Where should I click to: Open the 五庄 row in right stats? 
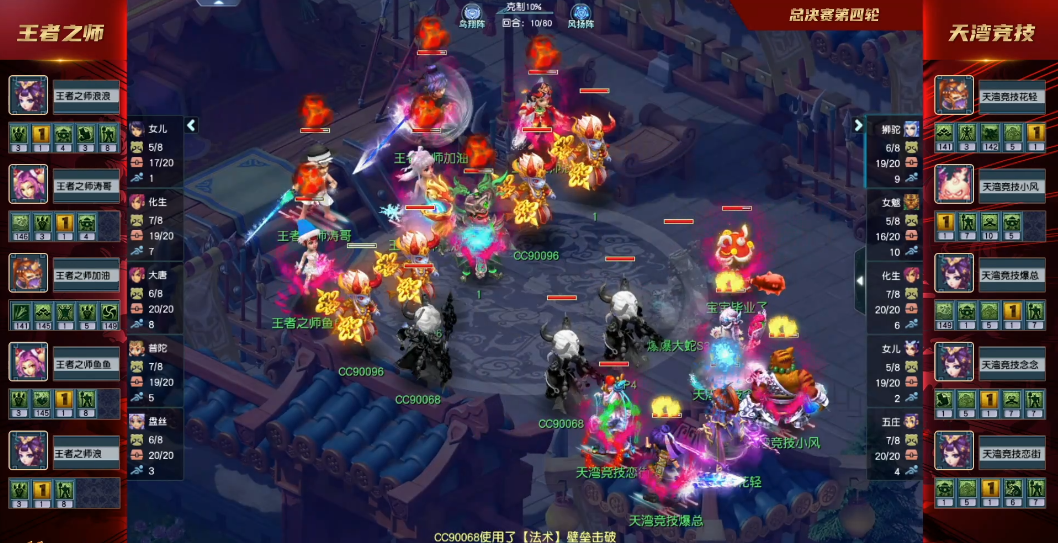click(892, 445)
